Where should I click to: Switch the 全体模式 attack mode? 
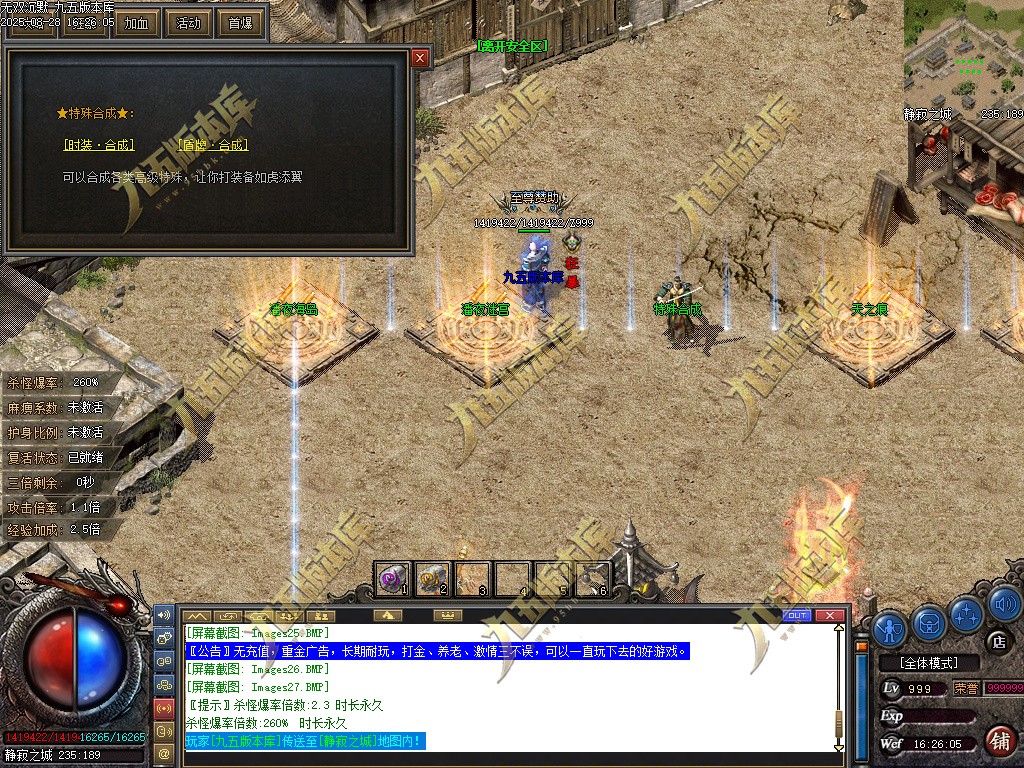coord(928,663)
